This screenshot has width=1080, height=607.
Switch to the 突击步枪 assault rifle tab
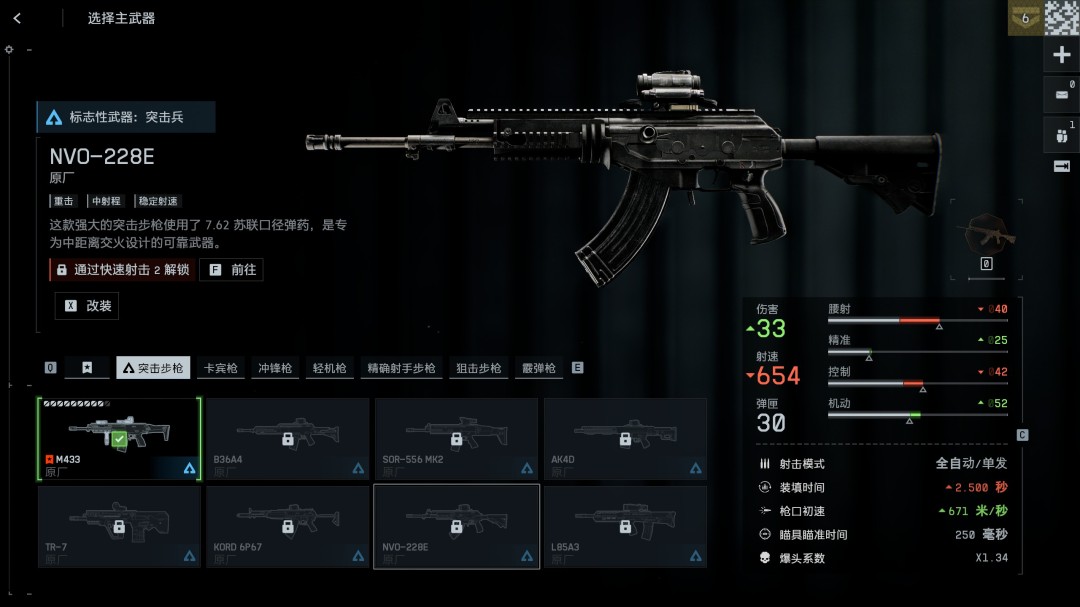tap(154, 368)
